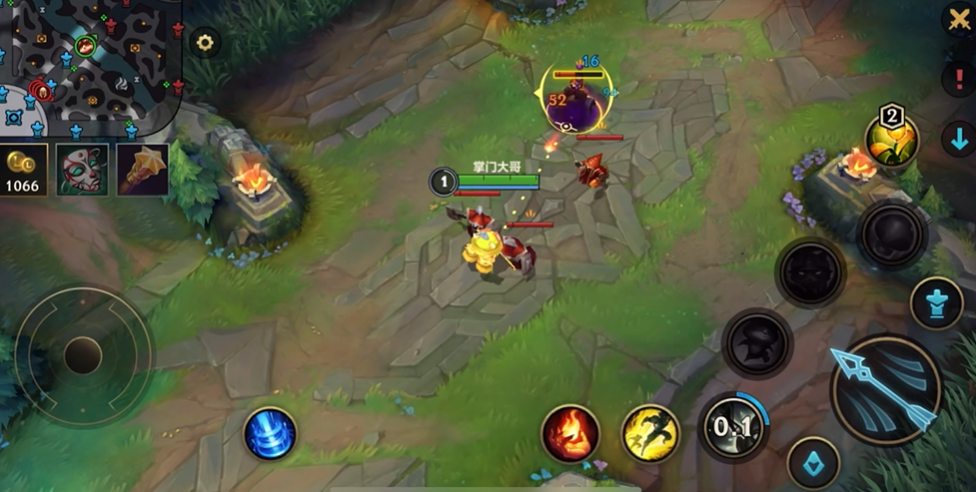The height and width of the screenshot is (492, 976).
Task: Cast the red flame Ignite spell
Action: [570, 433]
